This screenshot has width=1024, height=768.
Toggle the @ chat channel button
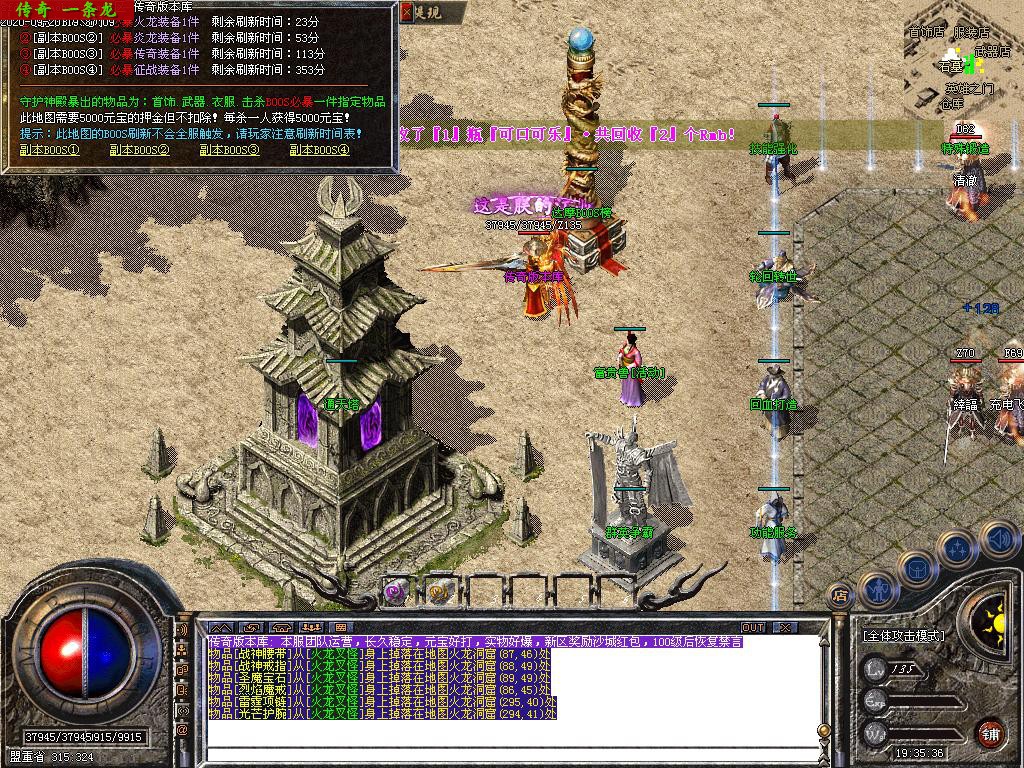(183, 731)
